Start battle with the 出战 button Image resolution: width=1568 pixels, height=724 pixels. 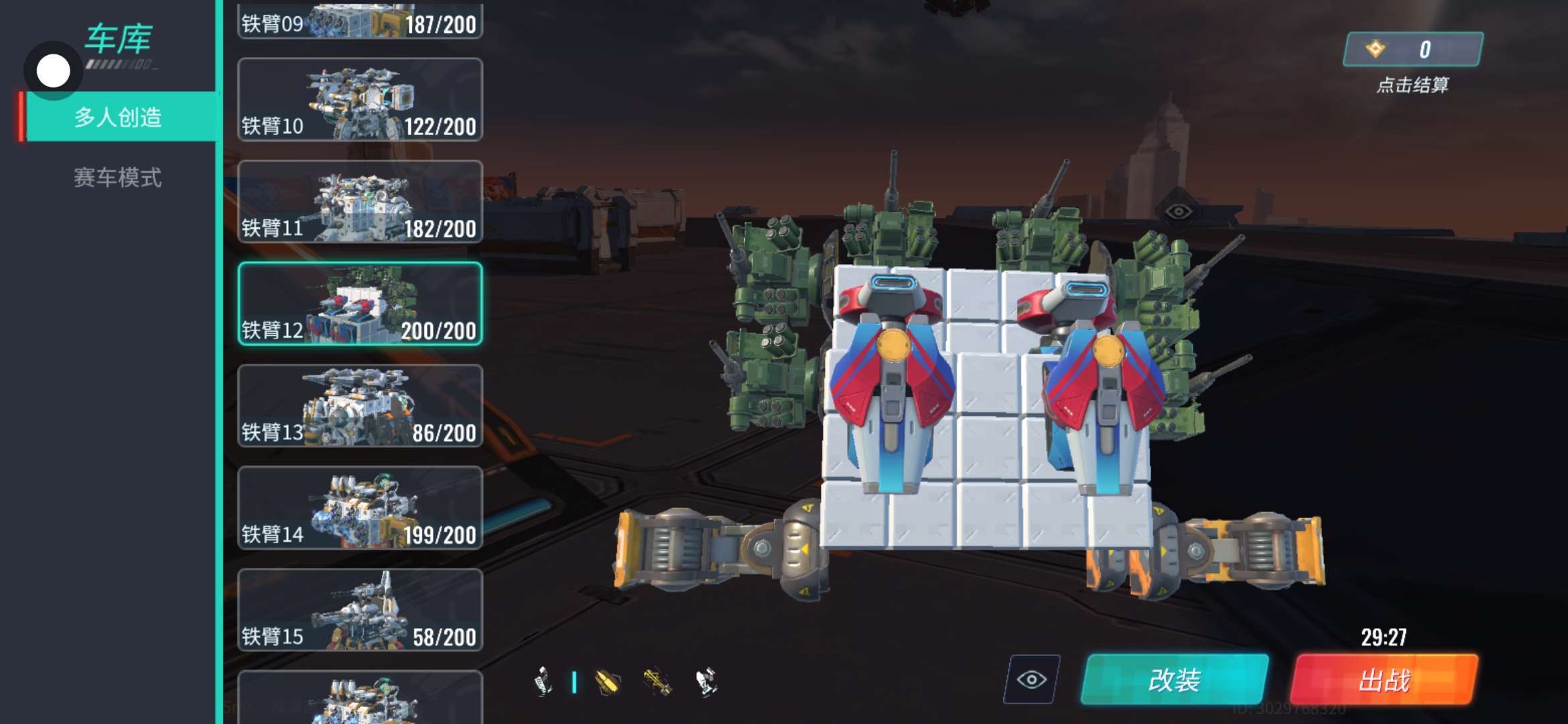tap(1384, 680)
